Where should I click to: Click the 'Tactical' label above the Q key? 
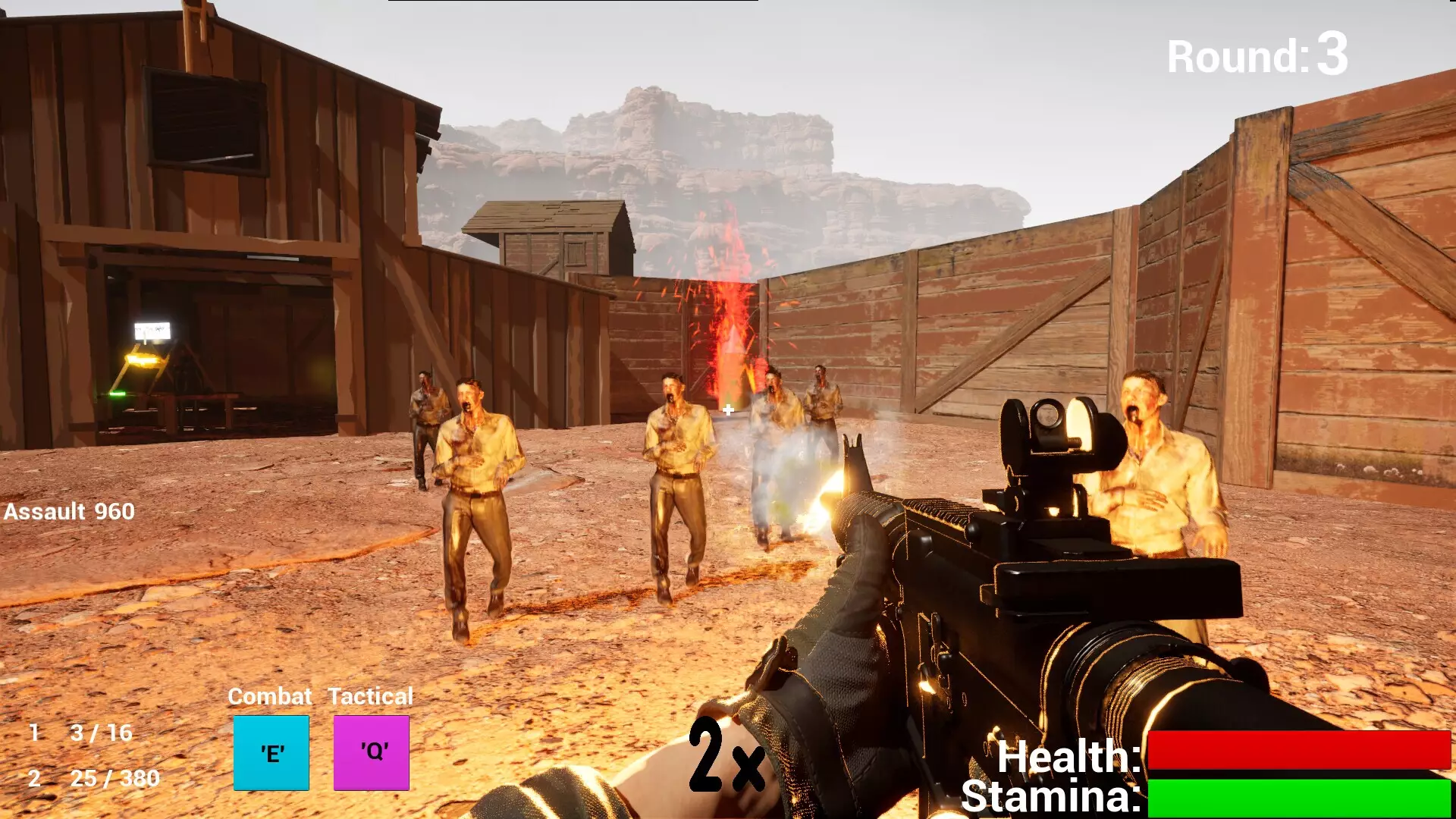(x=369, y=695)
